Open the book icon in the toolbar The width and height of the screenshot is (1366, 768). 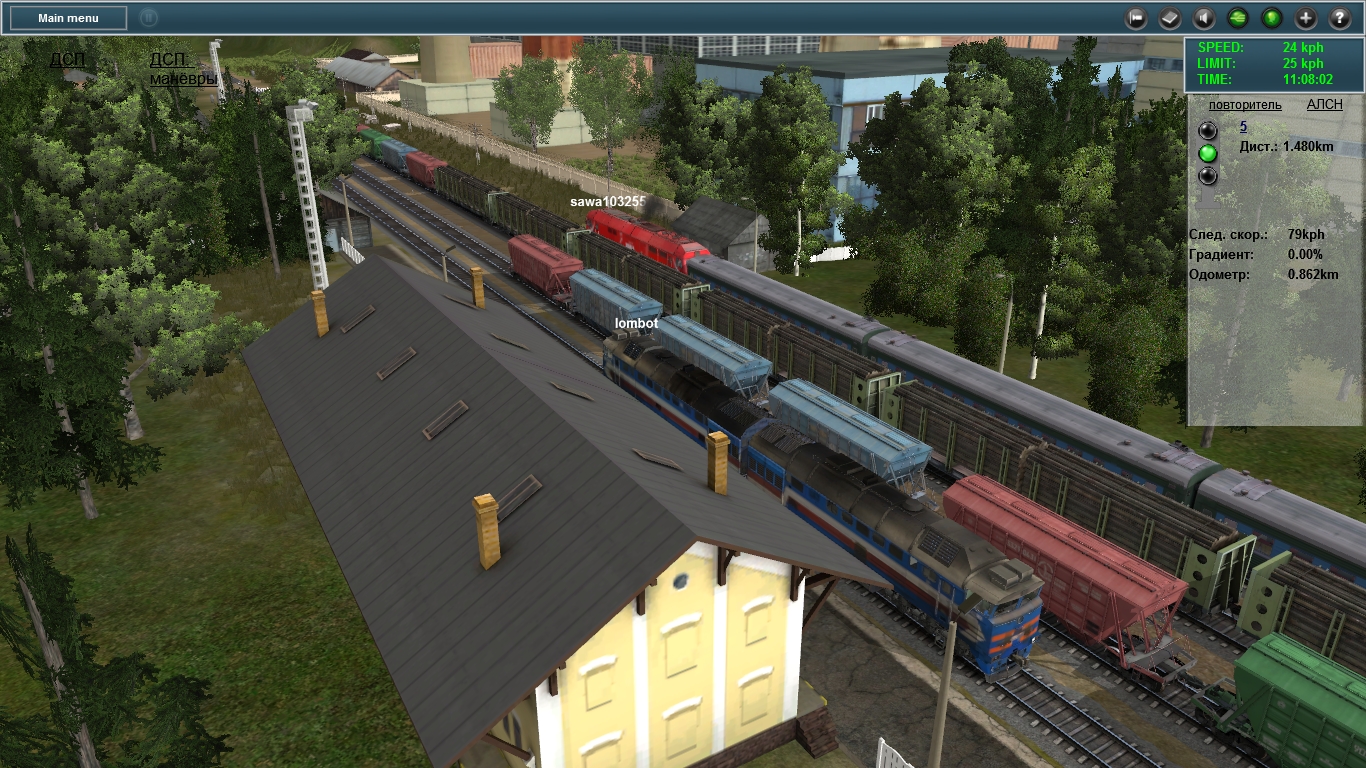(x=1170, y=18)
